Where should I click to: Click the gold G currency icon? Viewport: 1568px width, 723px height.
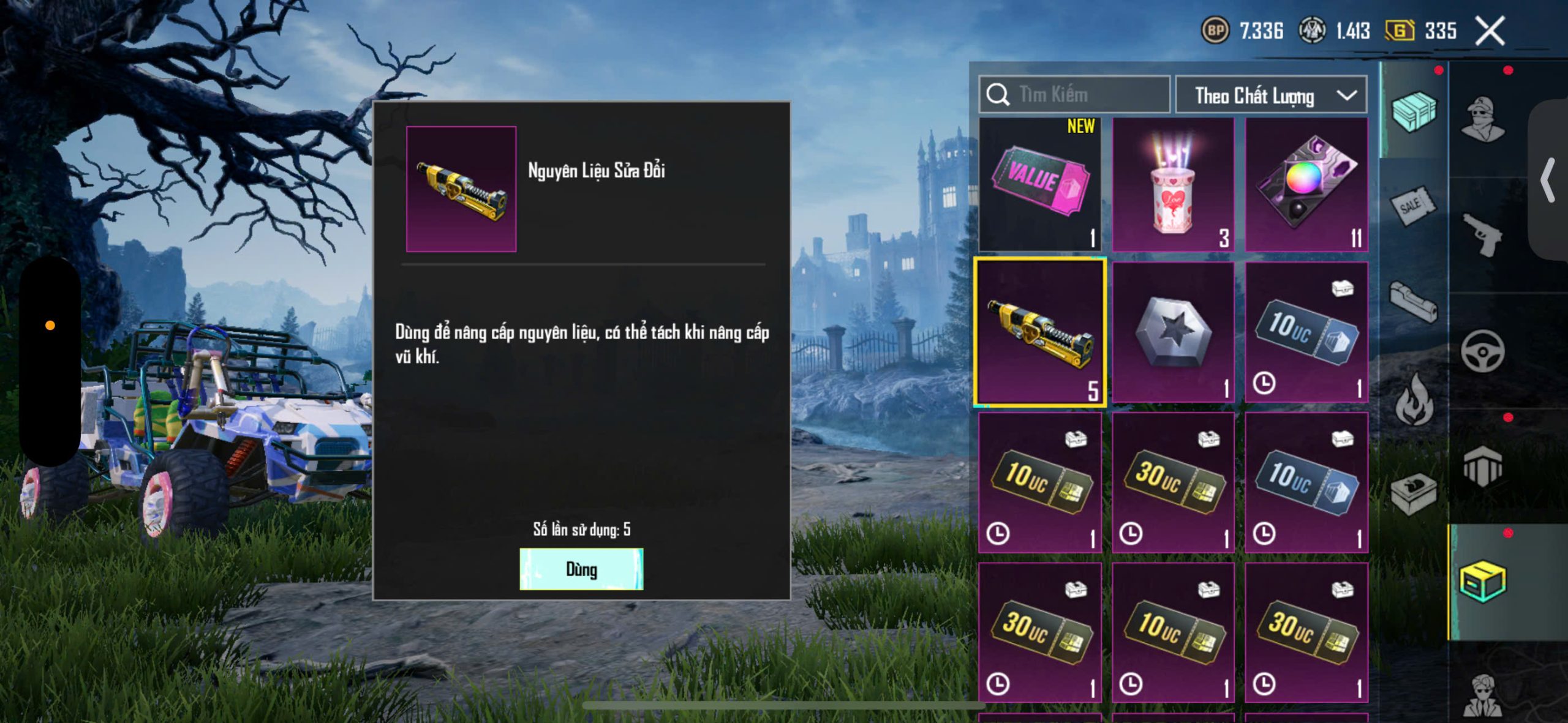(x=1400, y=31)
